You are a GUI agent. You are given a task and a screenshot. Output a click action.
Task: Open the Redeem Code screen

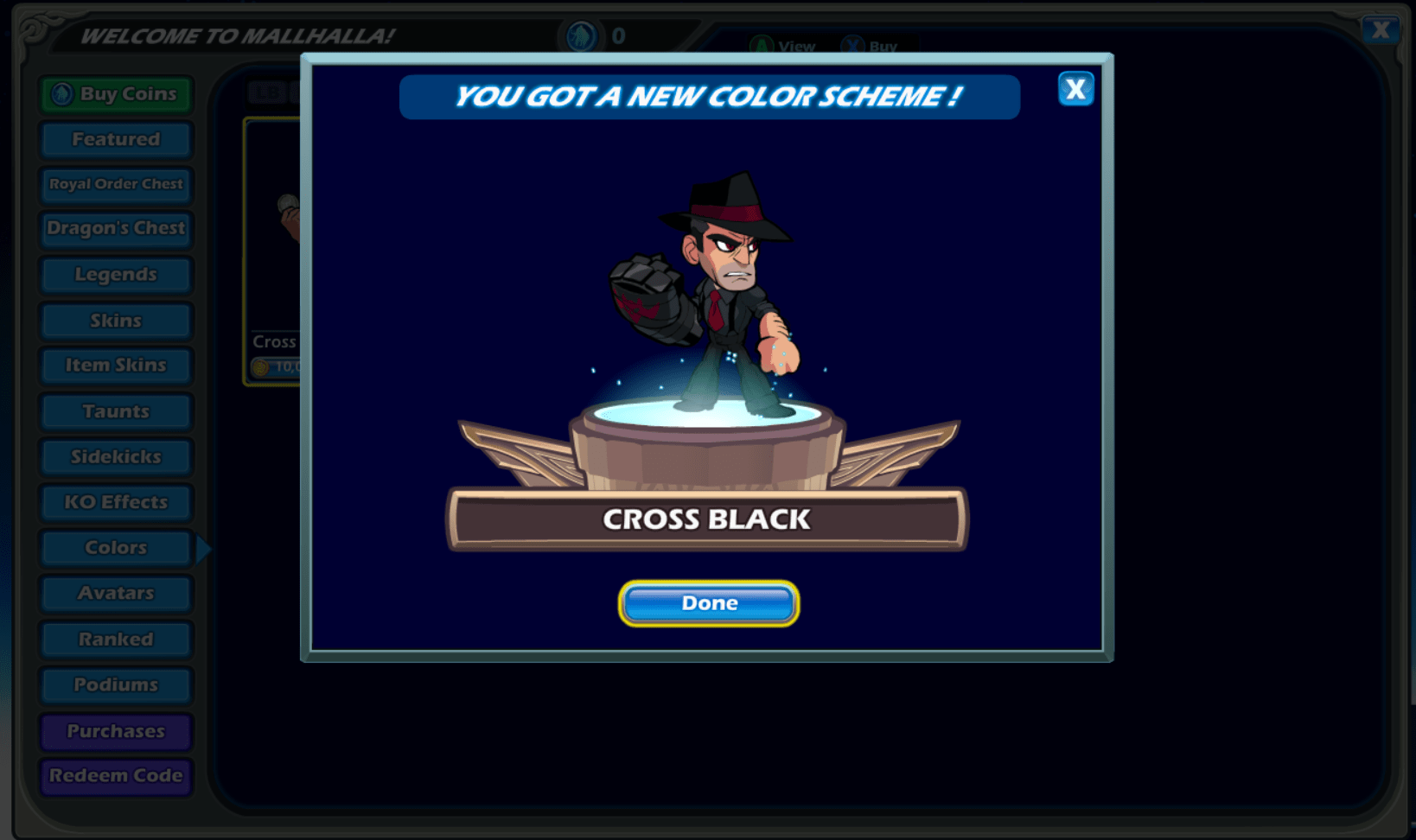click(115, 776)
